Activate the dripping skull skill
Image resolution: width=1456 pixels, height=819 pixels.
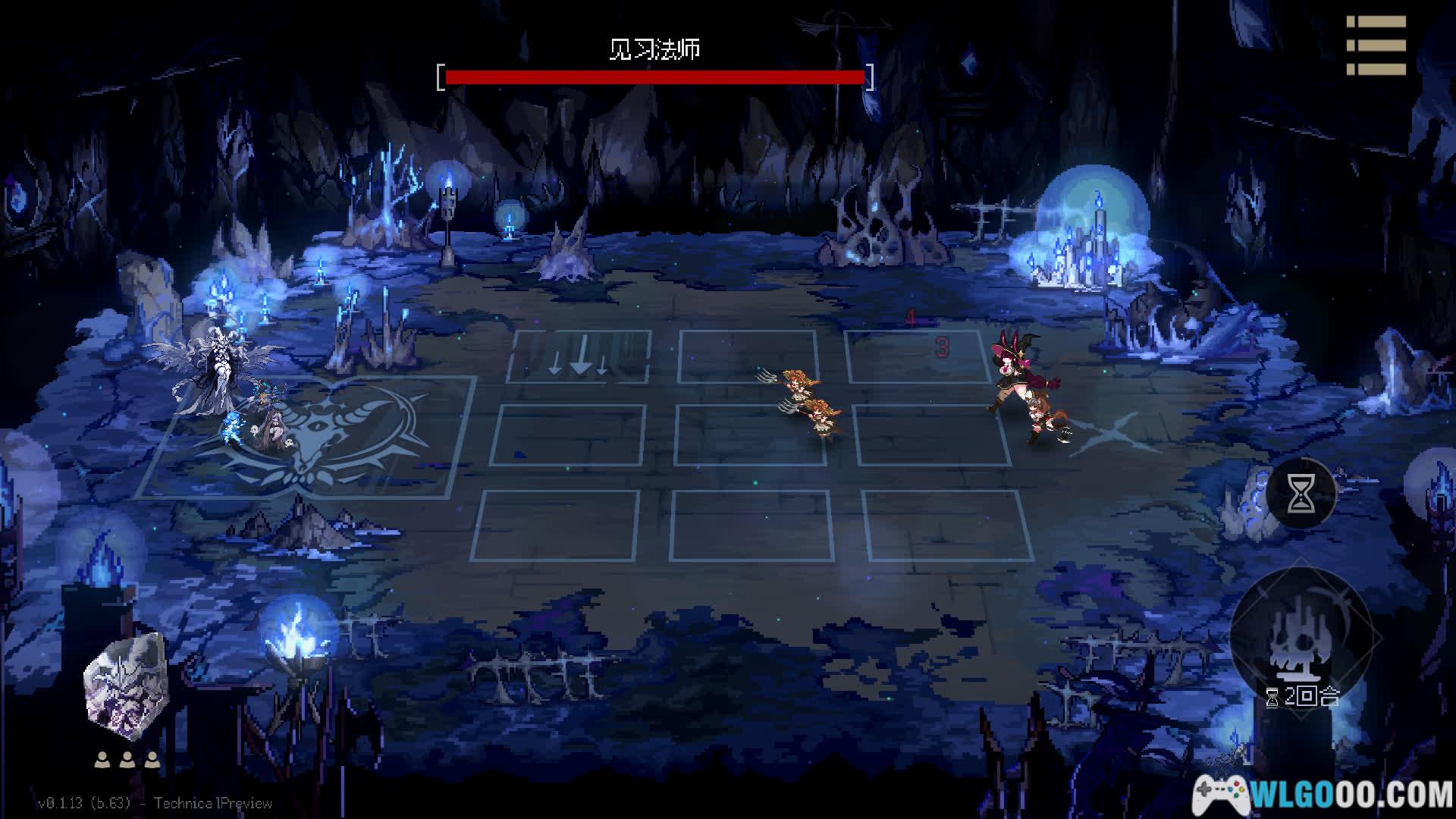click(1301, 637)
